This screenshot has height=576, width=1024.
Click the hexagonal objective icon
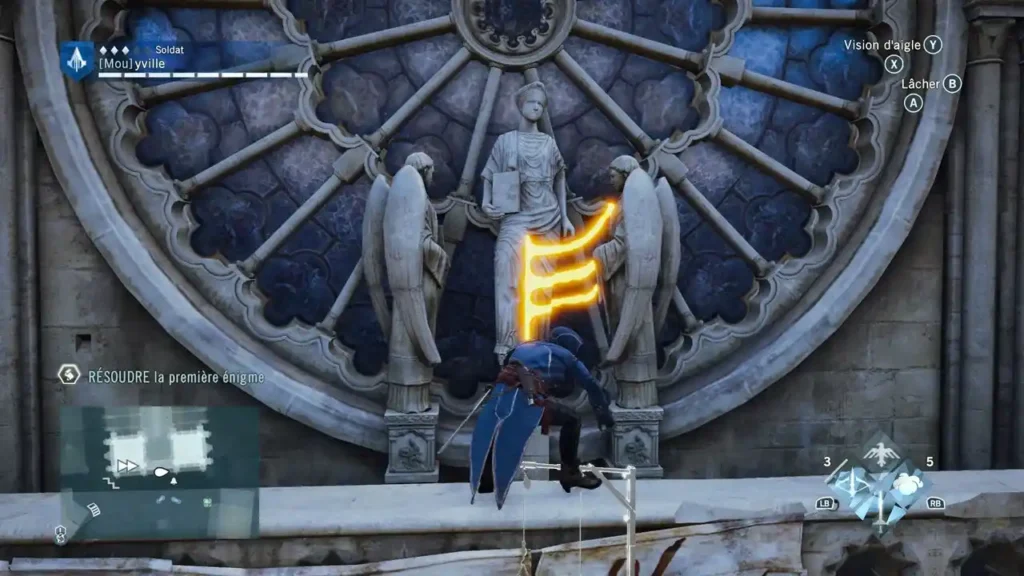tap(69, 375)
